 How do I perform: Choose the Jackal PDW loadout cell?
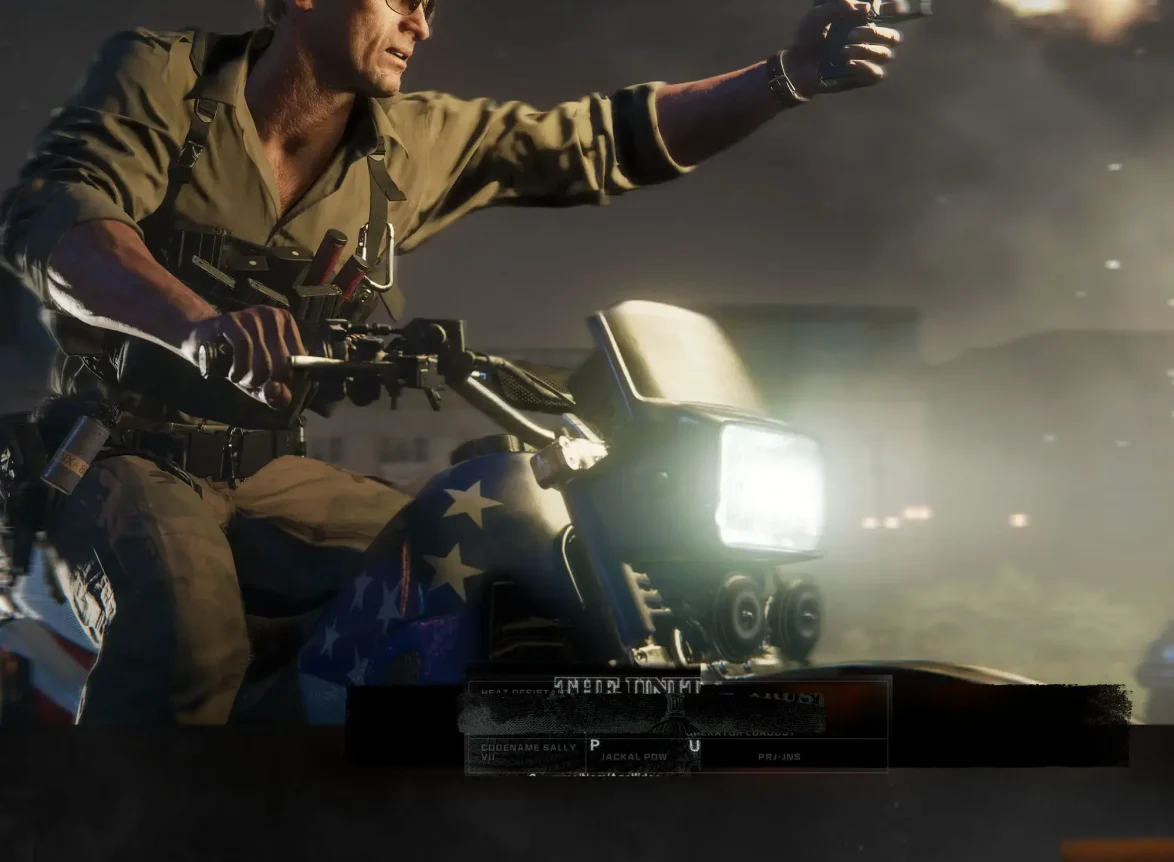coord(633,757)
